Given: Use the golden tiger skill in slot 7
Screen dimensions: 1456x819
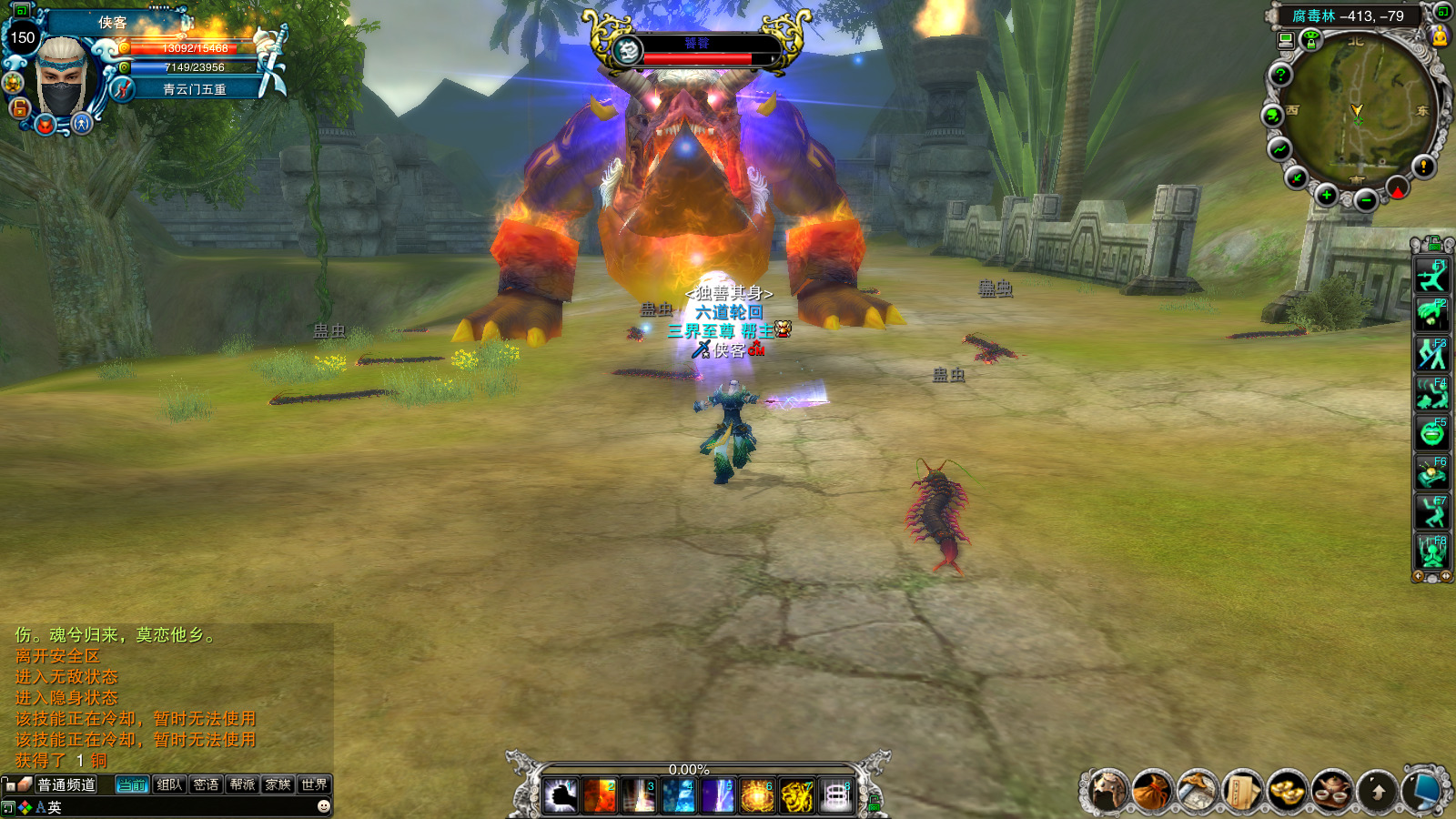Looking at the screenshot, I should tap(796, 795).
